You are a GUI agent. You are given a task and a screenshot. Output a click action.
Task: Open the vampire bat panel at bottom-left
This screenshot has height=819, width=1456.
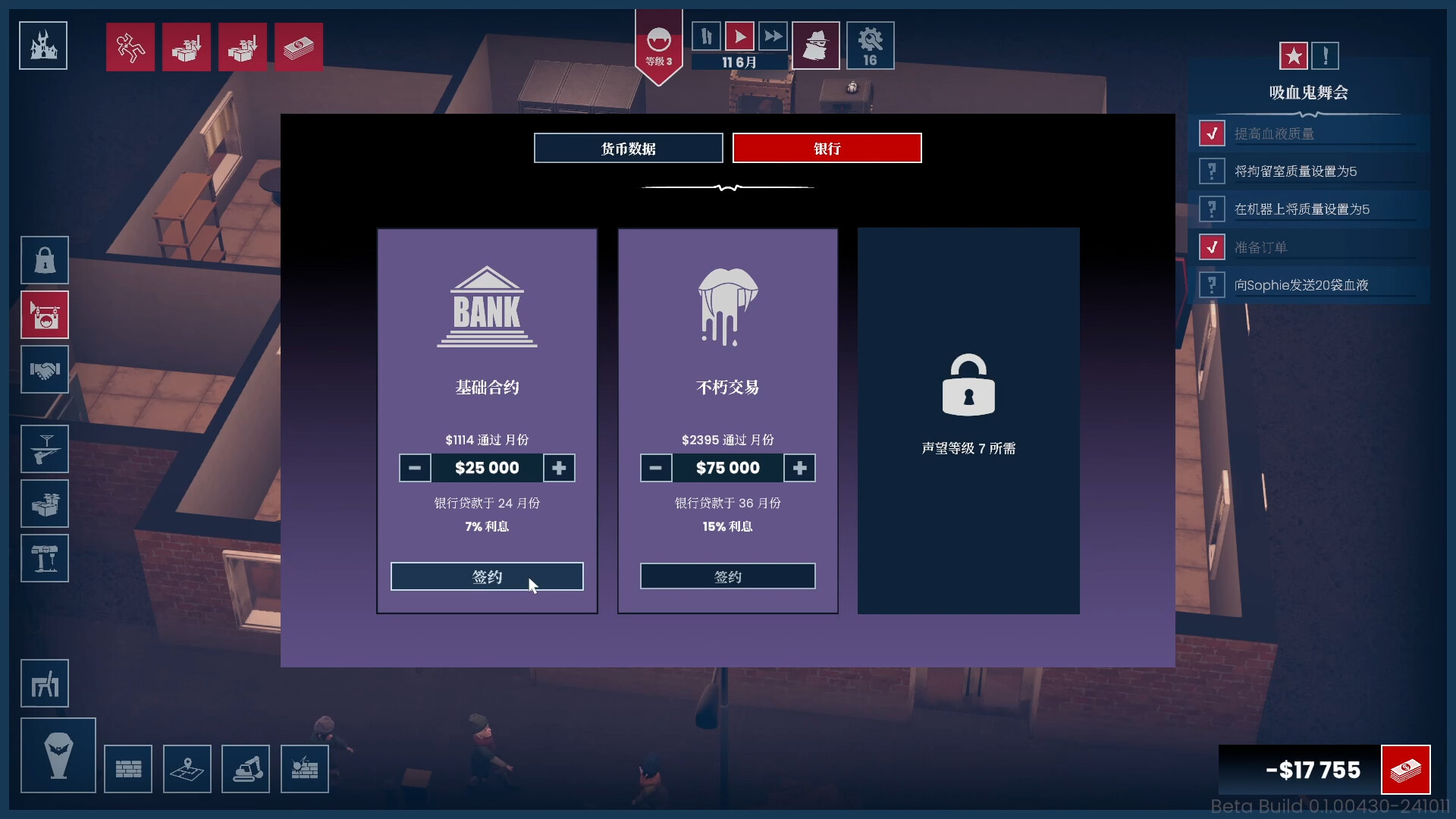pos(58,755)
